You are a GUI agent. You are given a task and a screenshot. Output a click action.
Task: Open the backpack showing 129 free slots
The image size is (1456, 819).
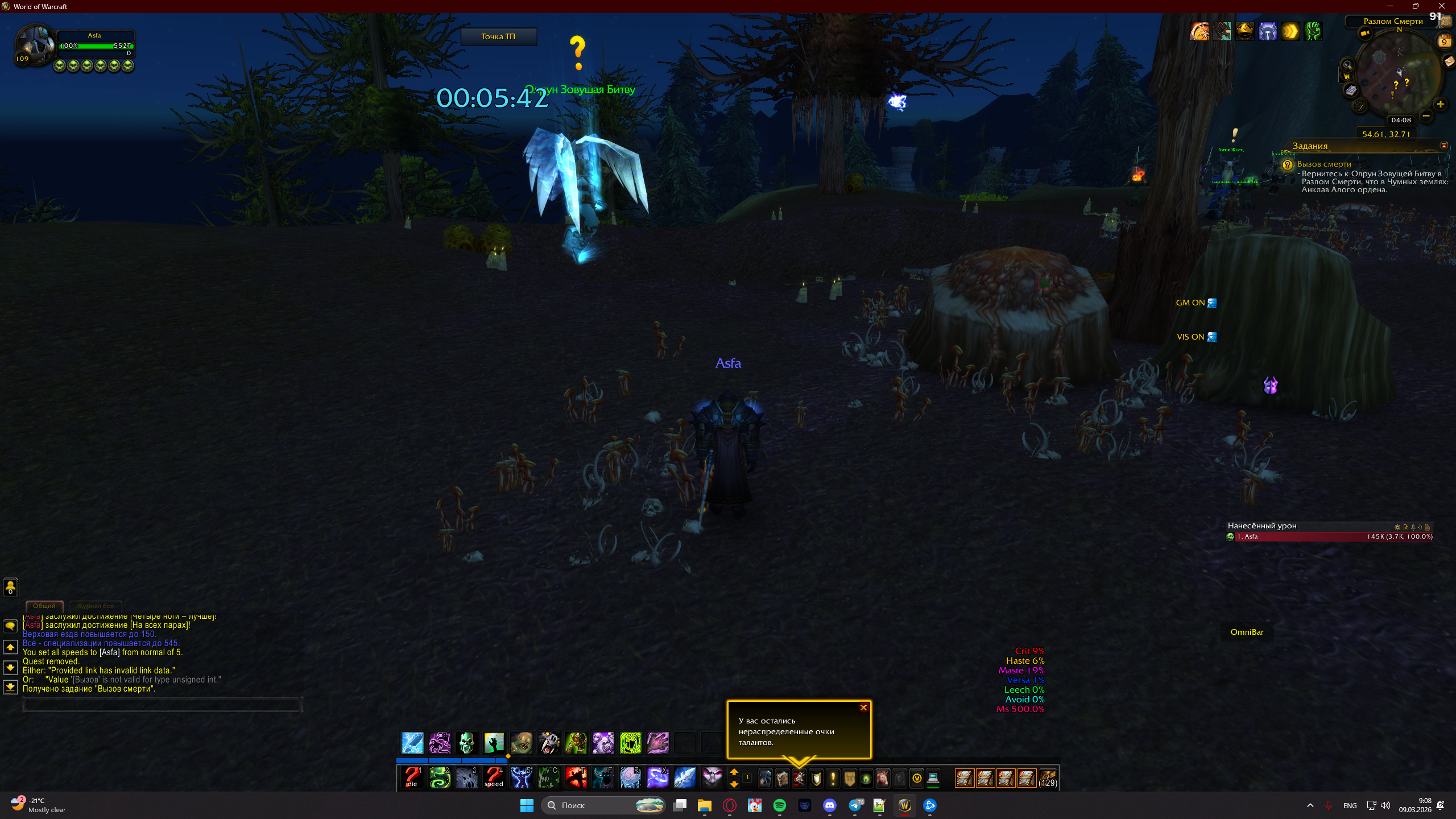pos(1048,778)
